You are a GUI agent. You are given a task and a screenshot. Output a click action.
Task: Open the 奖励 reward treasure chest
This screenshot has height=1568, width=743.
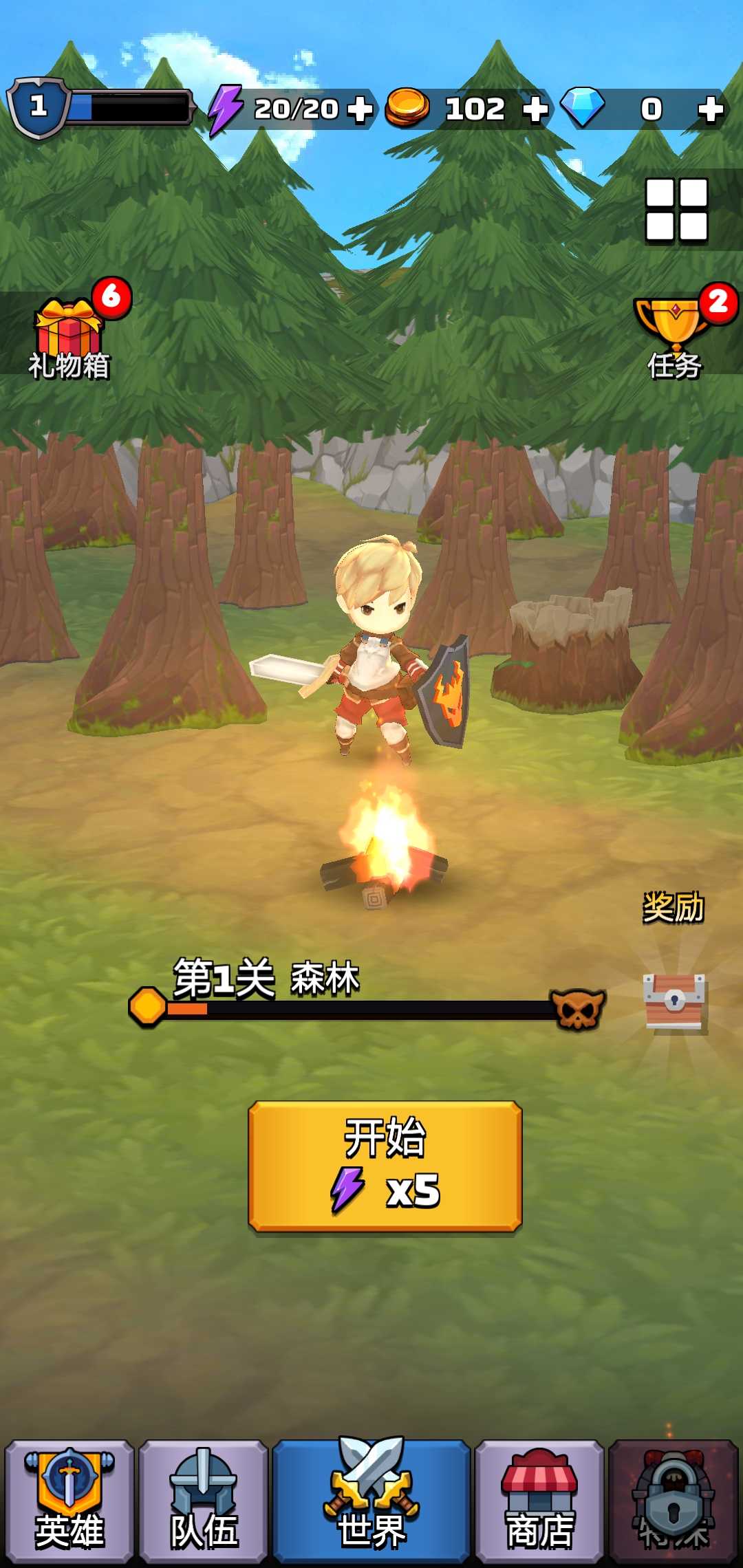pyautogui.click(x=674, y=1001)
